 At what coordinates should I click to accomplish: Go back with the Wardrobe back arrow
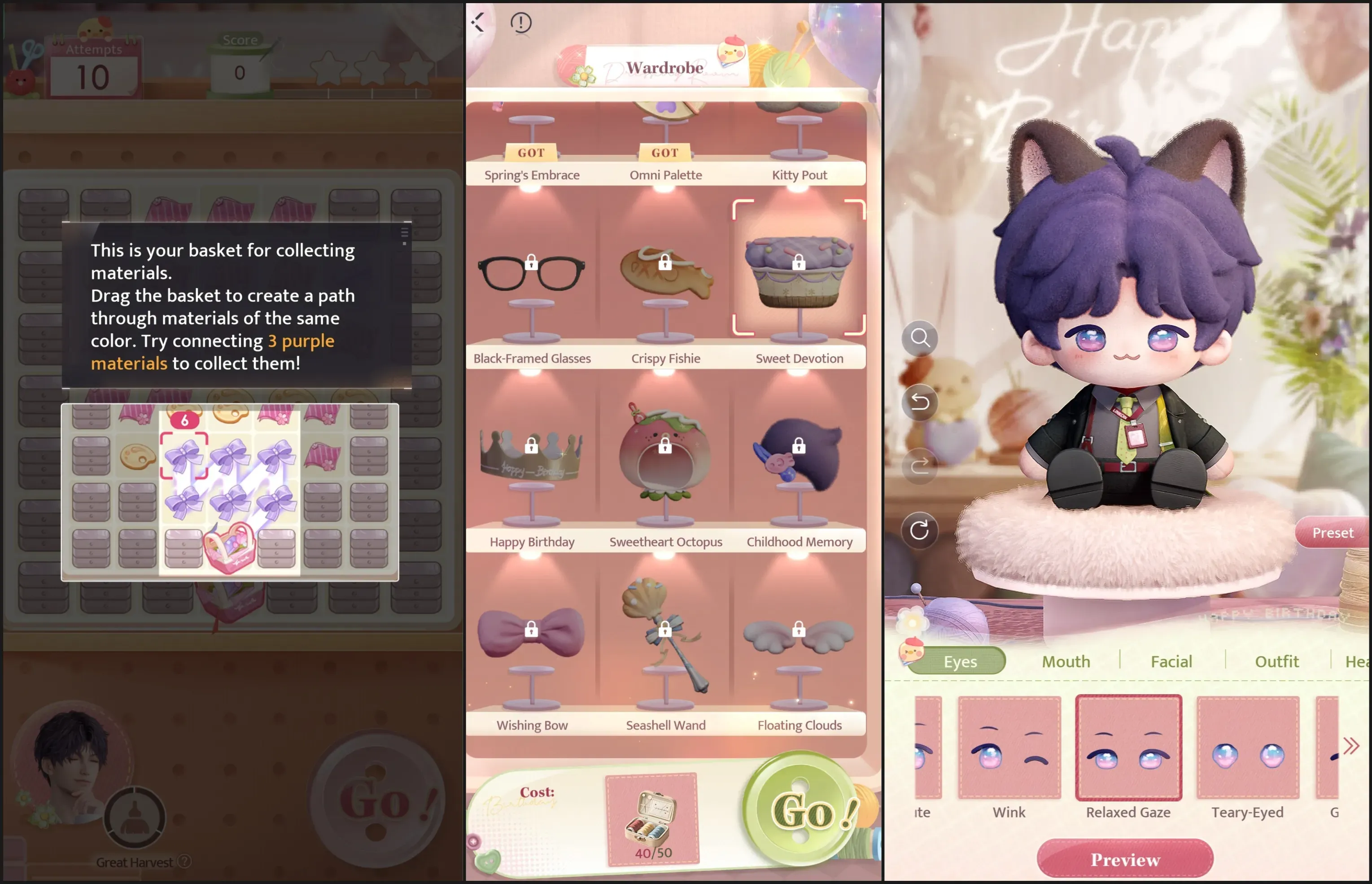click(478, 22)
